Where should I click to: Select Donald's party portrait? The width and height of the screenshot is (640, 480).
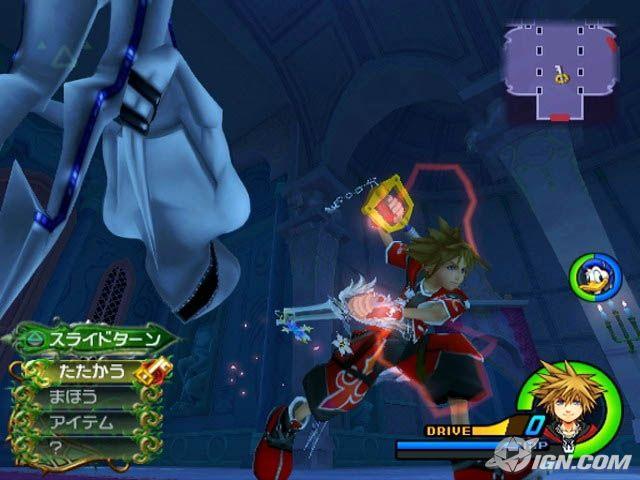590,275
